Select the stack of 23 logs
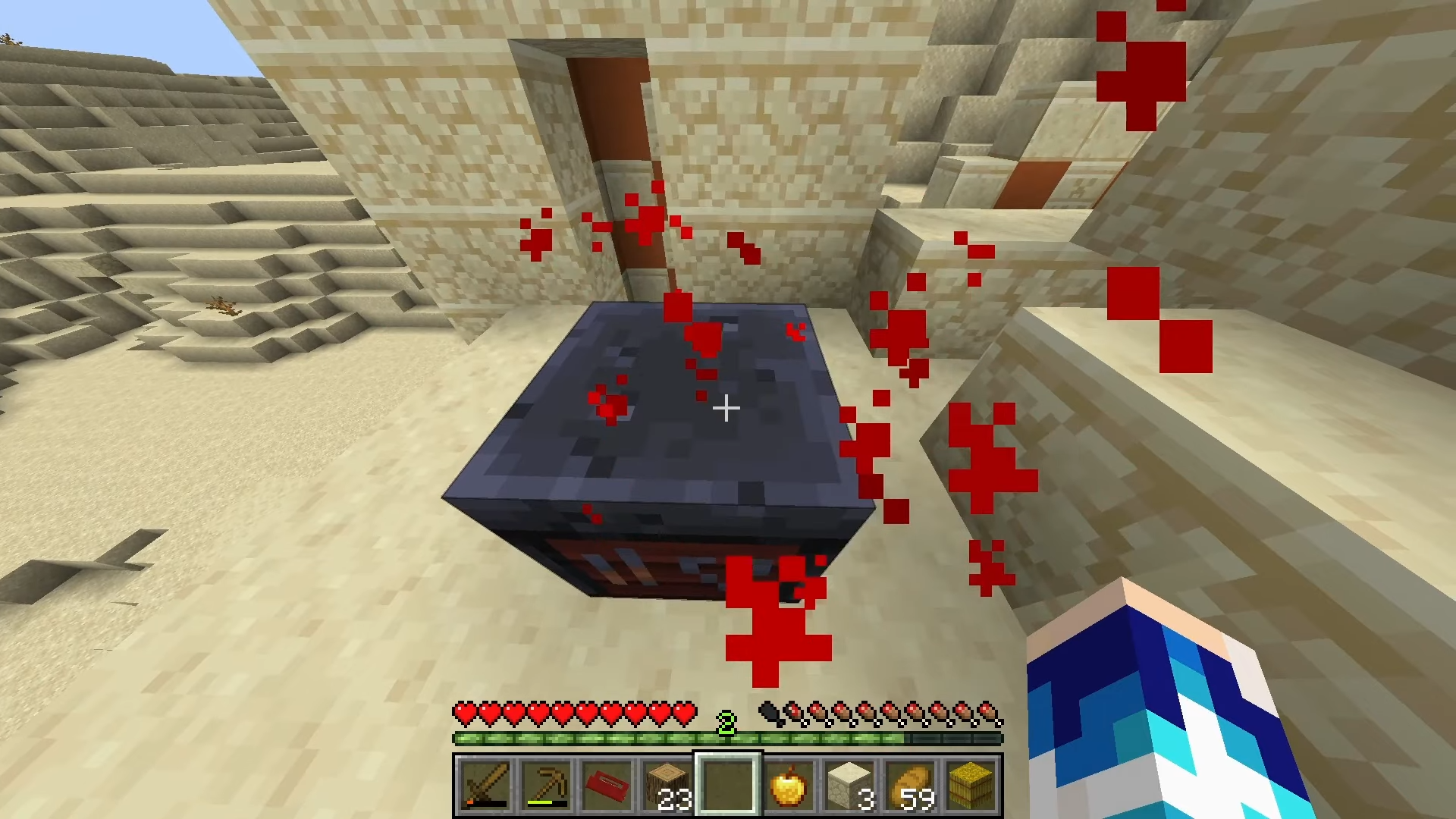1456x819 pixels. pos(667,785)
